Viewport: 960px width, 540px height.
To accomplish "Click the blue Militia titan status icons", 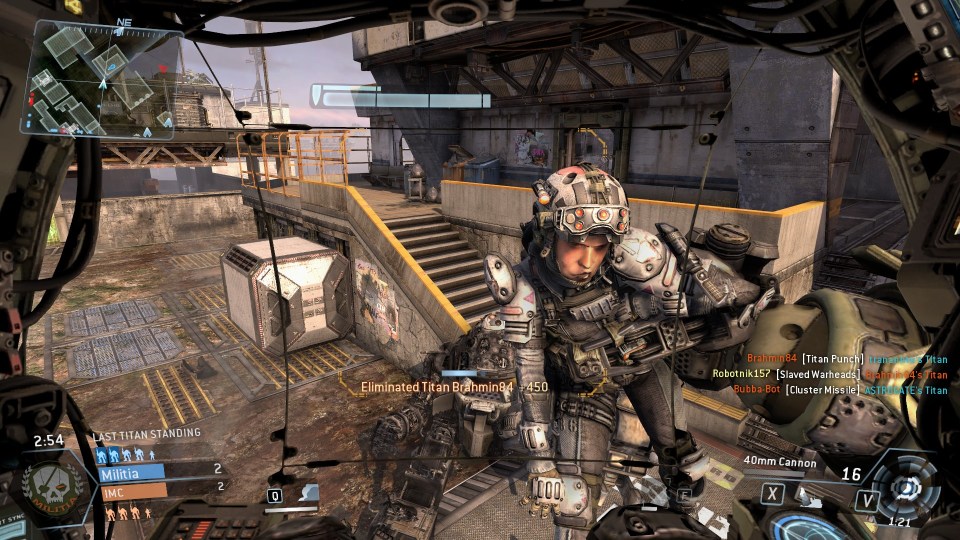I will click(x=125, y=455).
